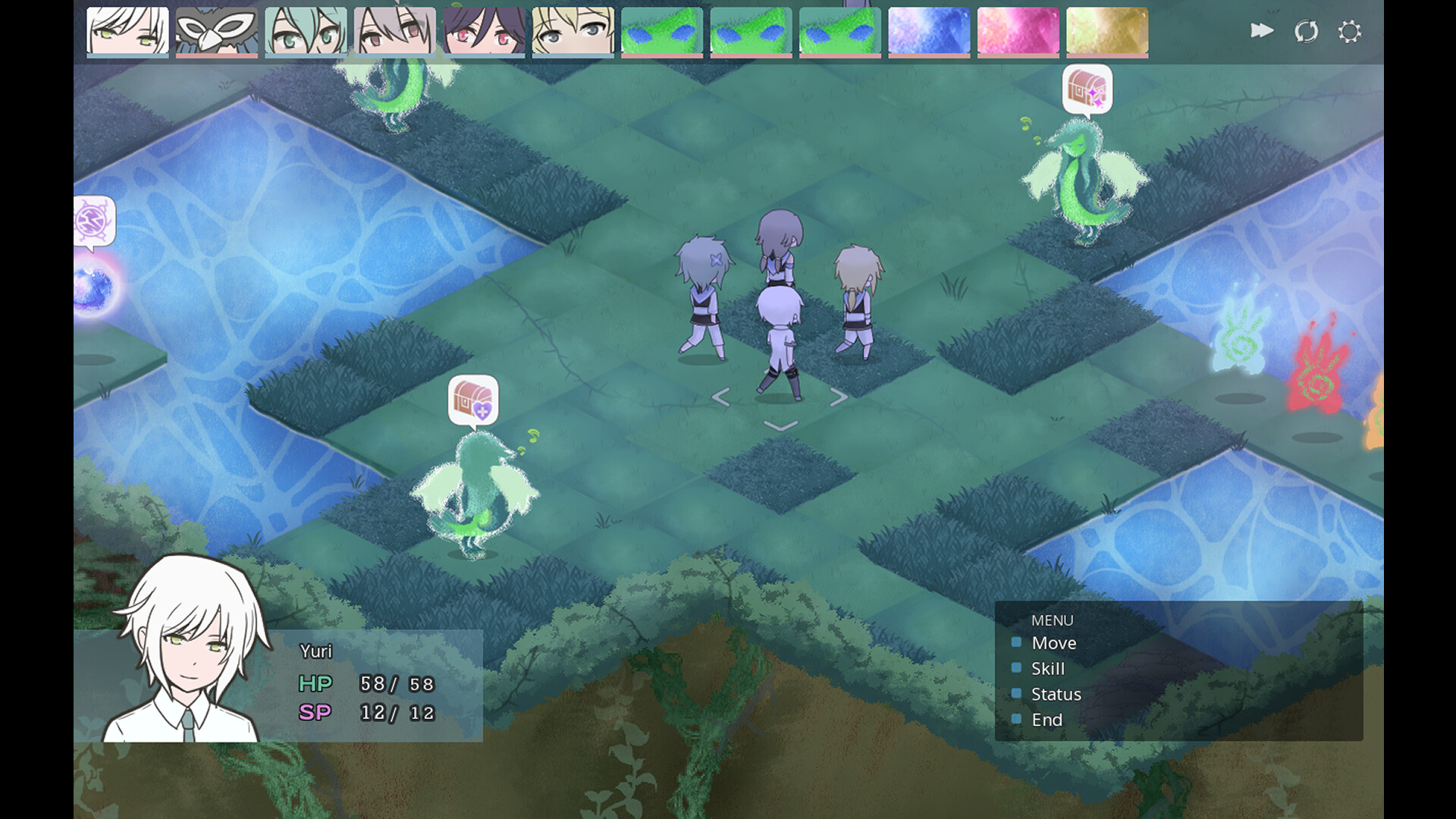Click the blue square bullet beside Move
1456x819 pixels.
[1016, 643]
